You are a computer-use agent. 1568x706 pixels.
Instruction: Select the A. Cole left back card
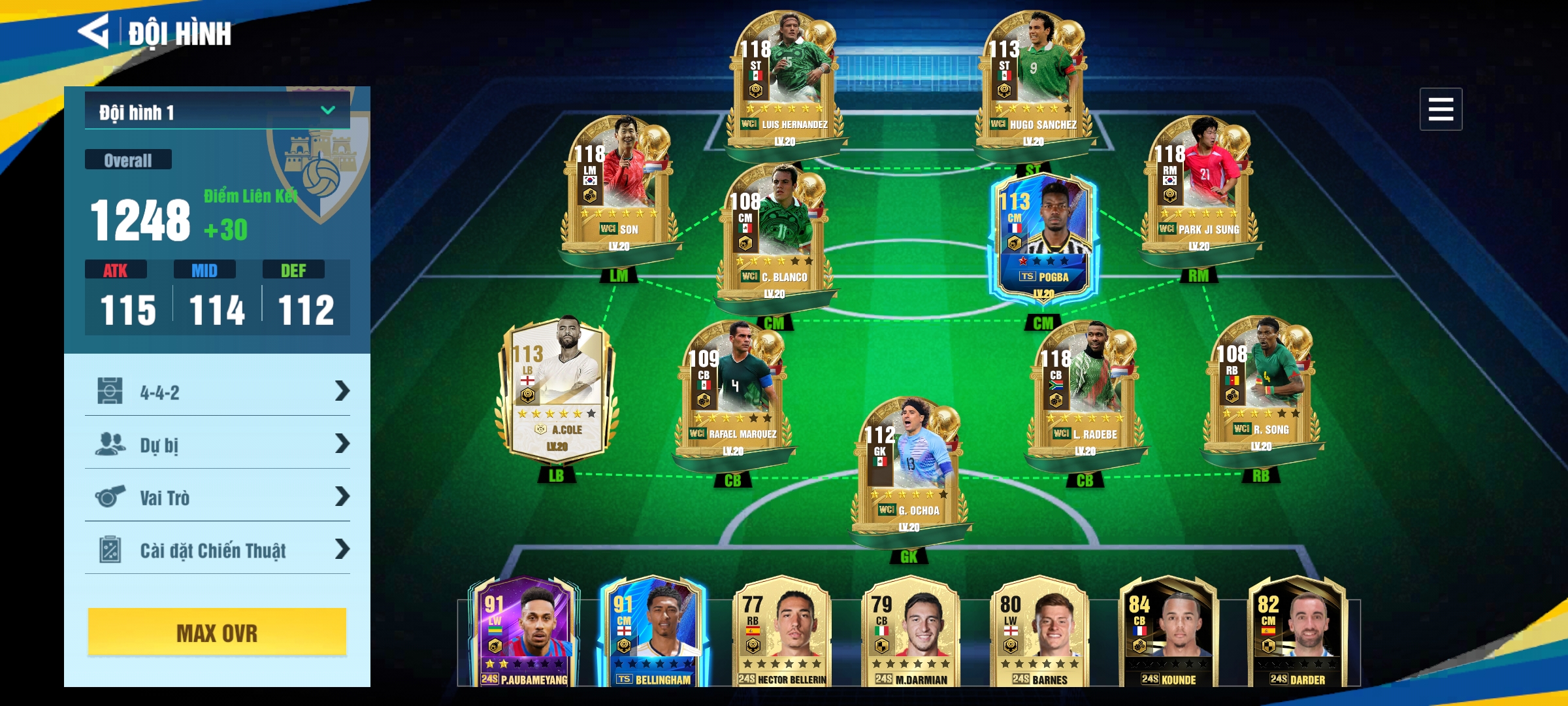coord(557,389)
